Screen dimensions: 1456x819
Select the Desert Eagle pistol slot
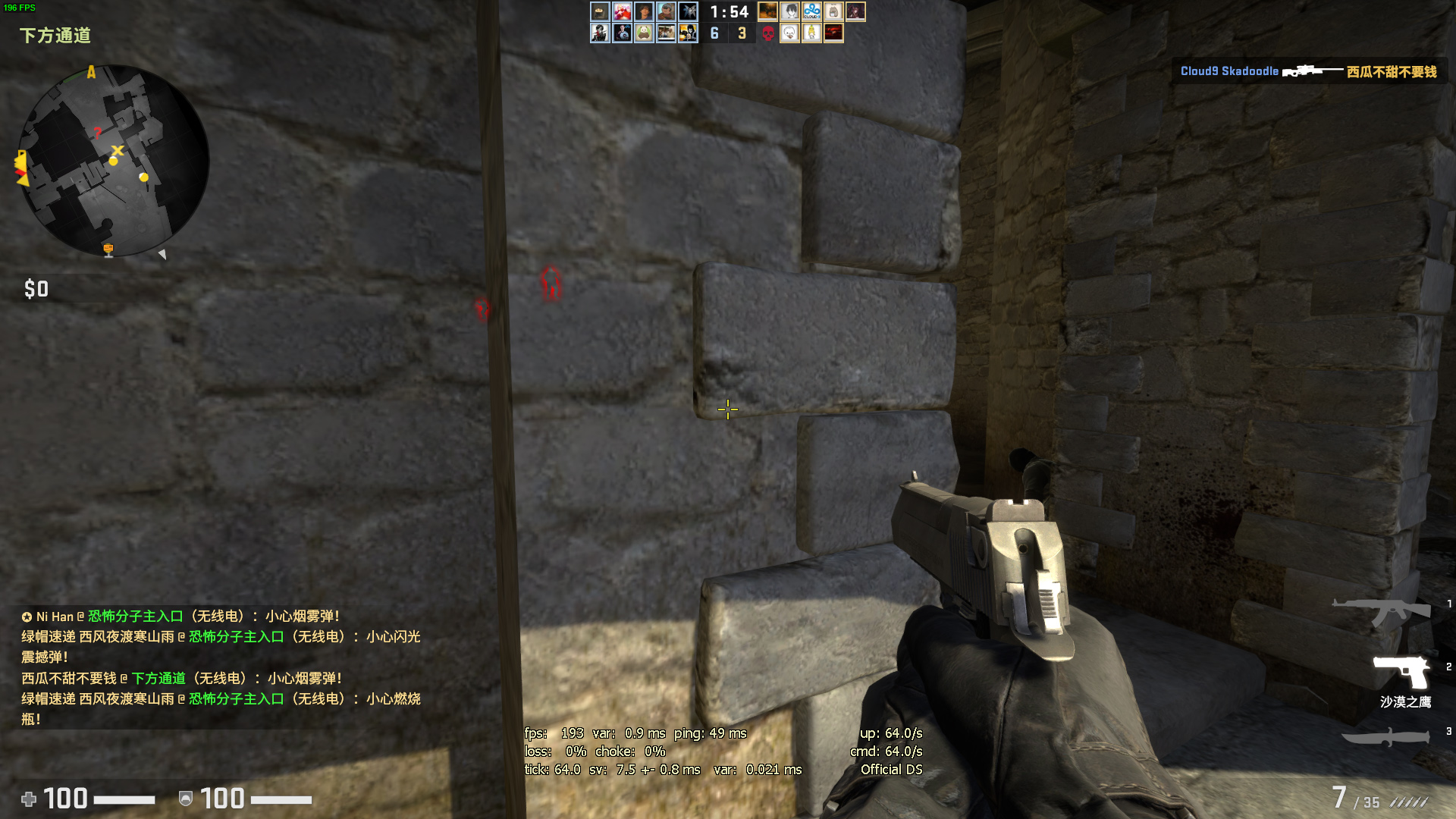coord(1402,672)
